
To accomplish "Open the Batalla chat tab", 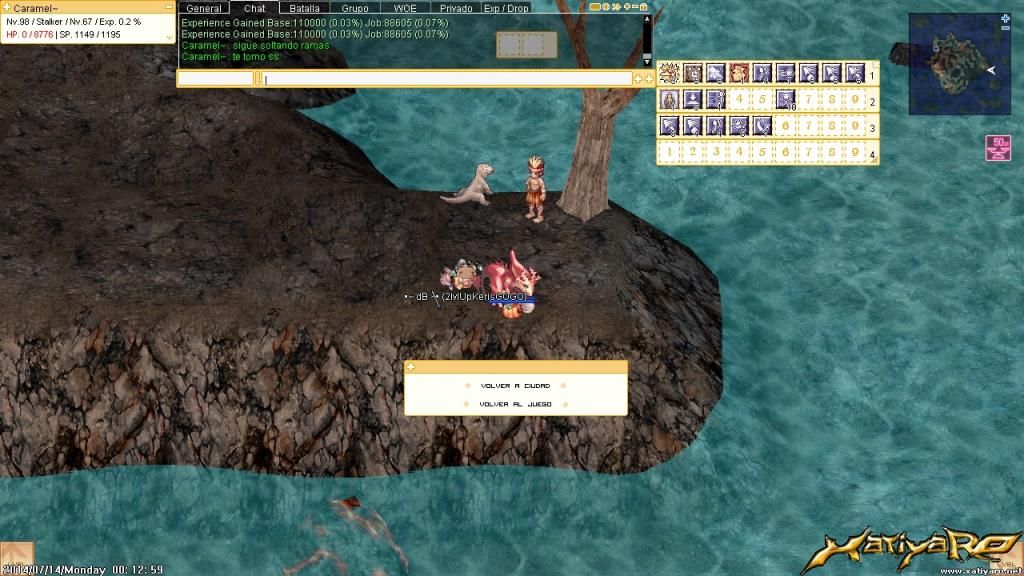I will (304, 8).
